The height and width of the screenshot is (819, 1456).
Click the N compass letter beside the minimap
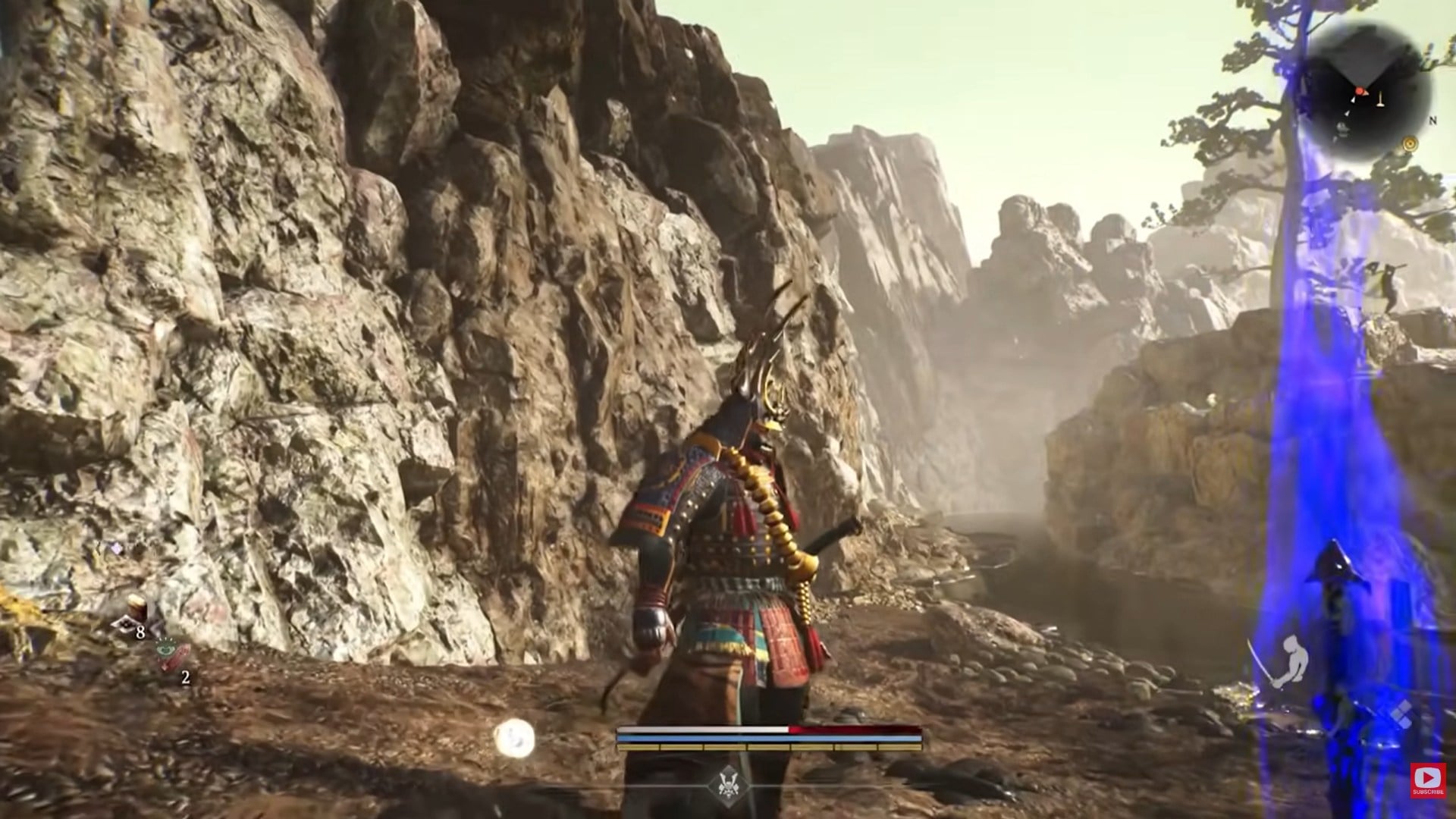(1432, 121)
